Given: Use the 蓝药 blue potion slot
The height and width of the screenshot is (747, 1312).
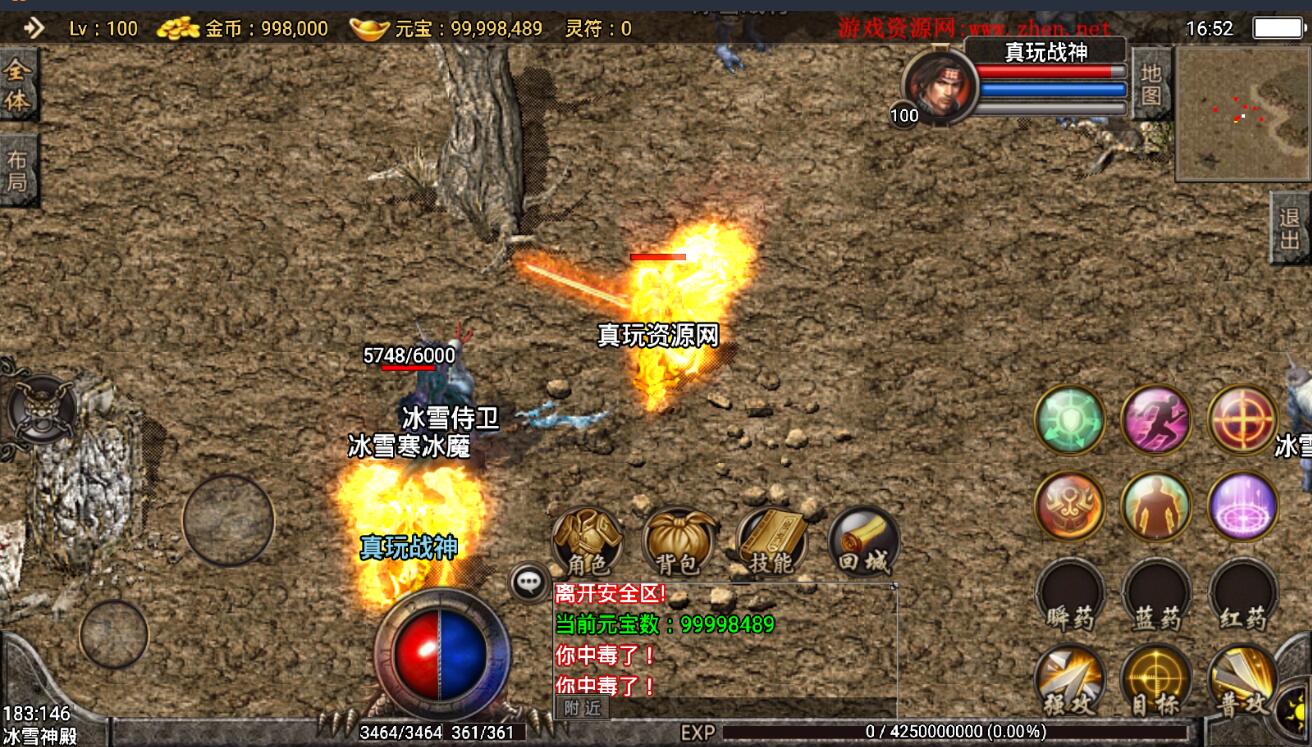Looking at the screenshot, I should pyautogui.click(x=1156, y=594).
